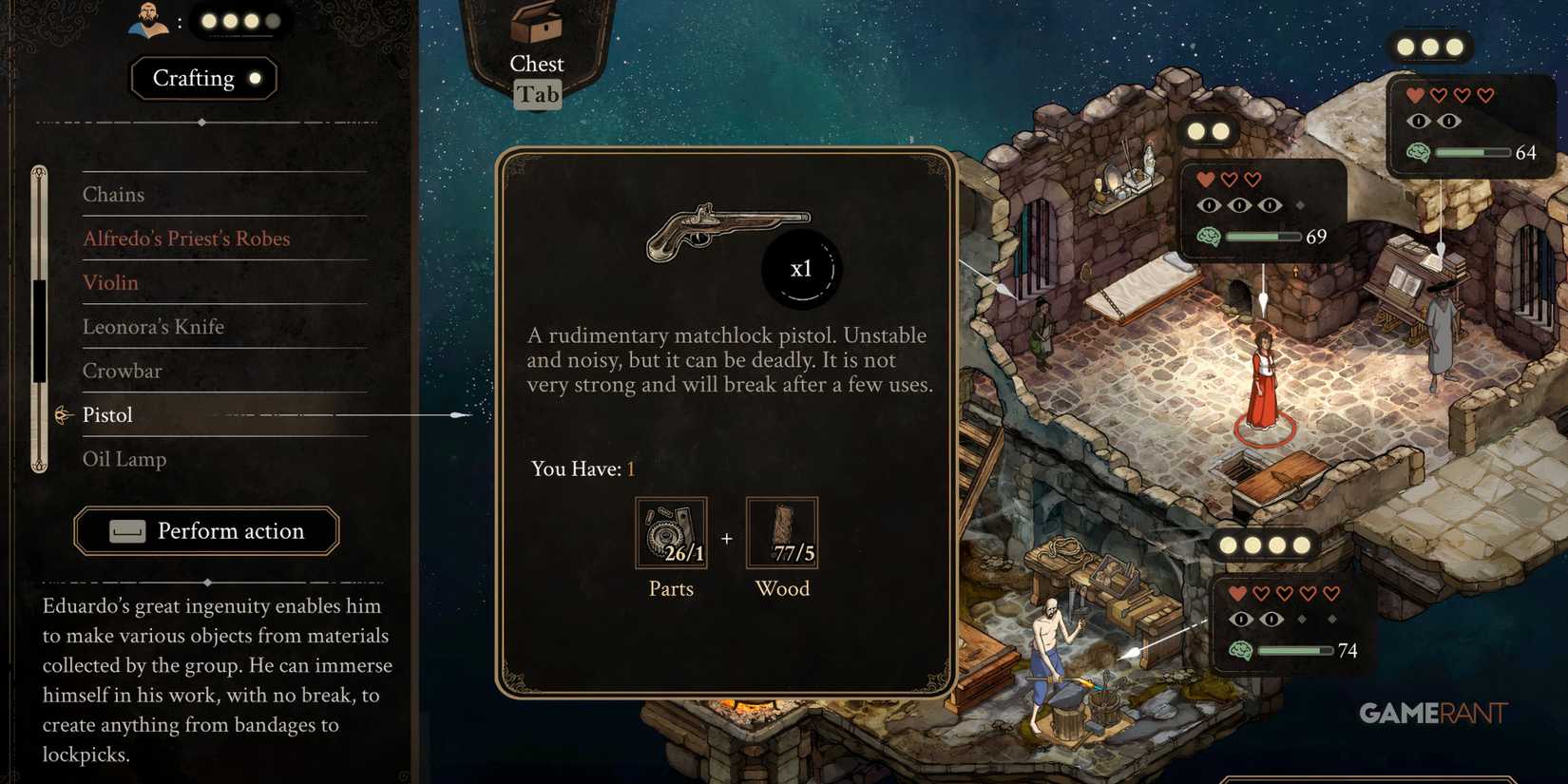The image size is (1568, 784).
Task: Toggle the red heart on the 74 panel
Action: tap(1236, 592)
